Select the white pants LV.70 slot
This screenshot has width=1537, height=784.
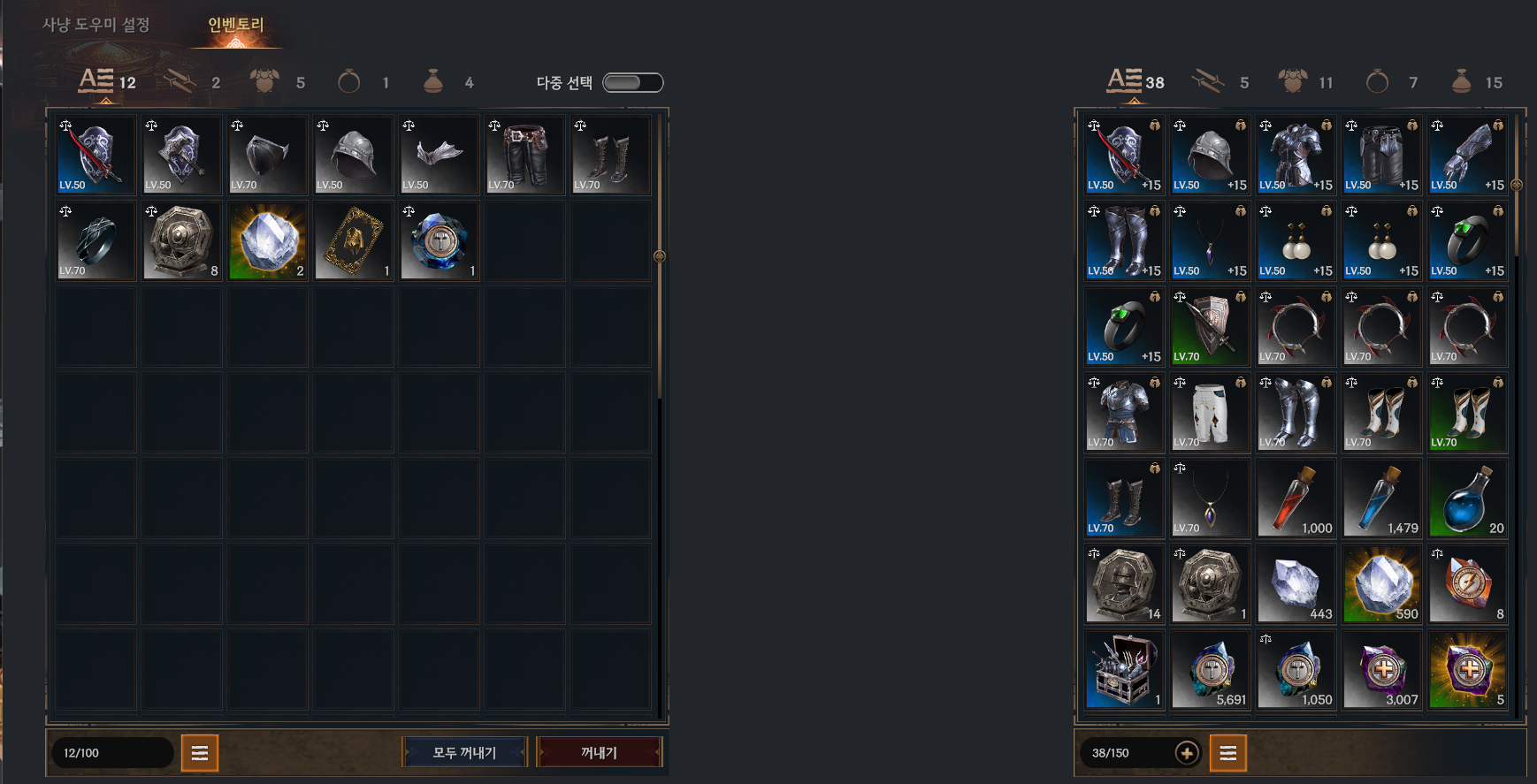[1210, 413]
